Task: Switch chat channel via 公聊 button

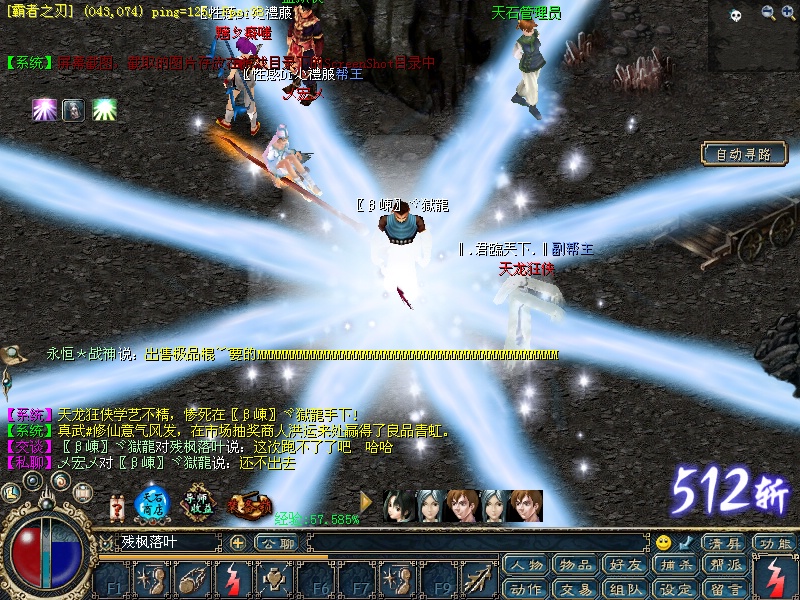Action: point(276,543)
